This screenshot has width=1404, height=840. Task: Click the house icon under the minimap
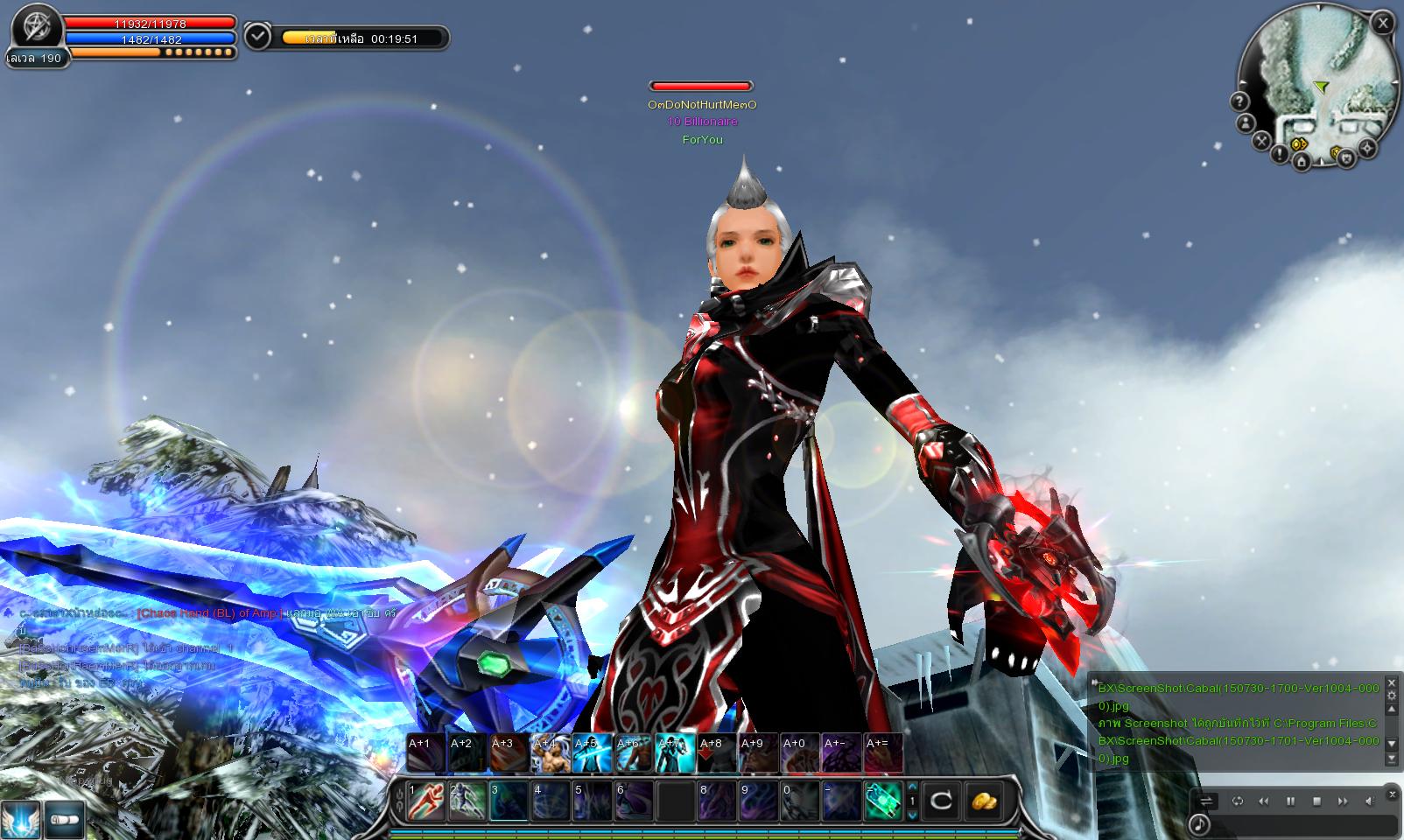(x=1302, y=161)
